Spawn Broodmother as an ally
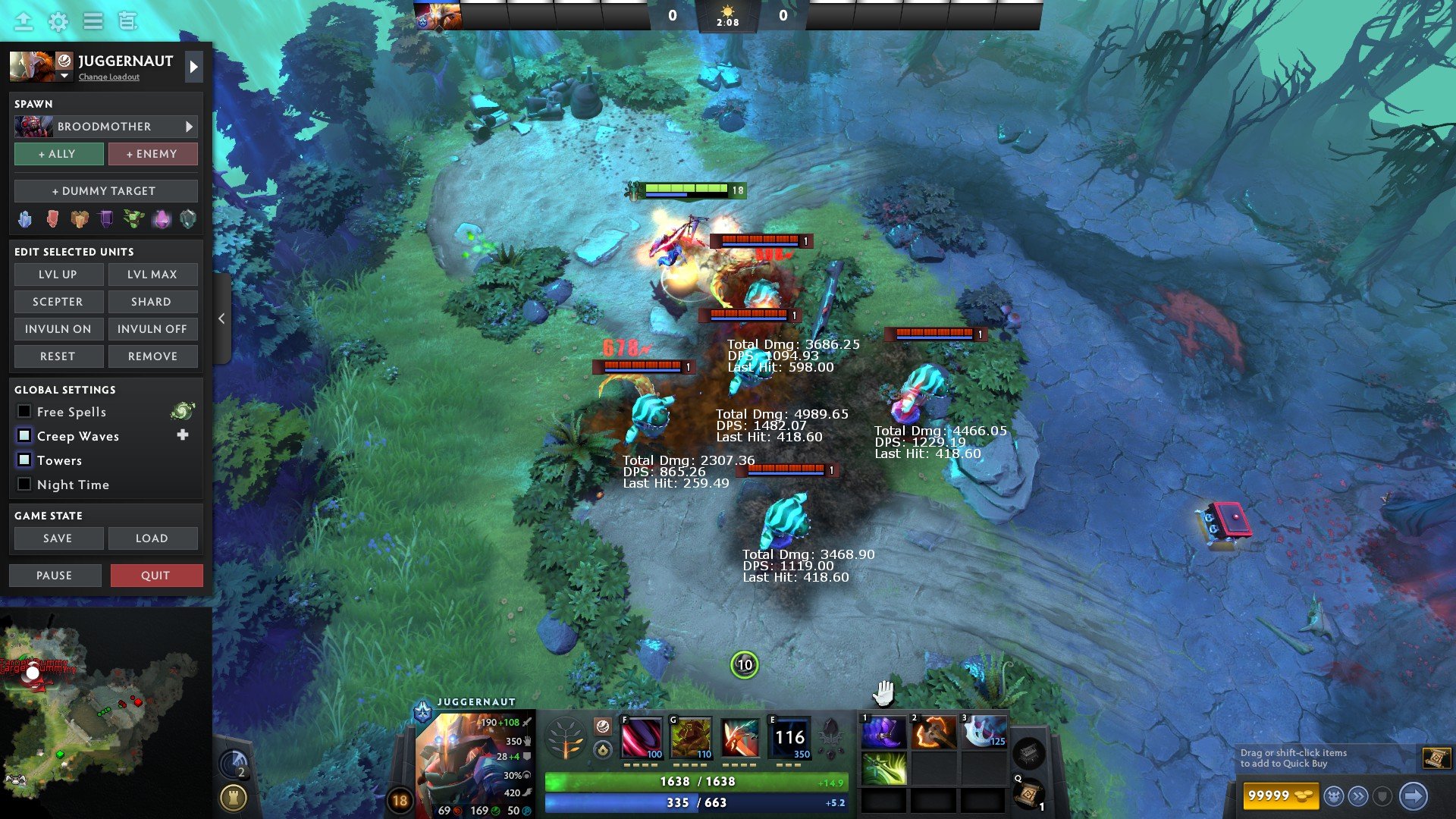Screen dimensions: 1456x819 (x=58, y=154)
